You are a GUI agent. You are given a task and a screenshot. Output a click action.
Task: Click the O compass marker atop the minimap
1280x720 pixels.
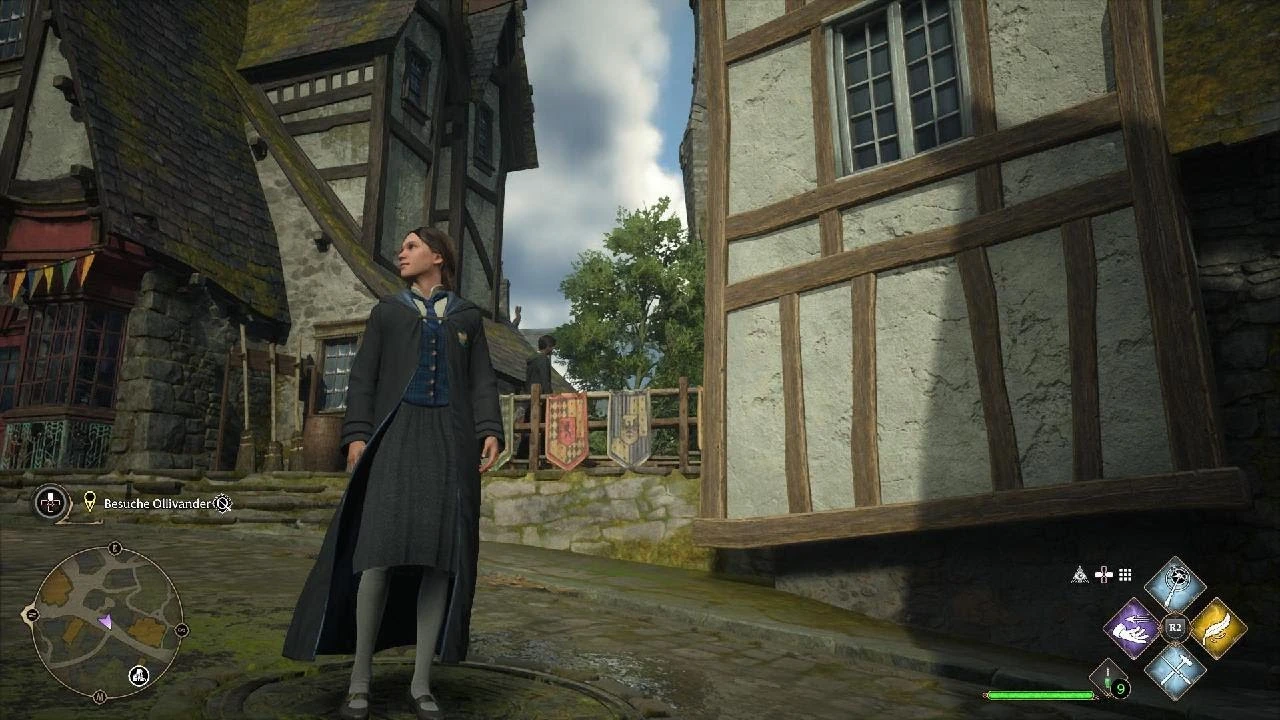coord(114,547)
